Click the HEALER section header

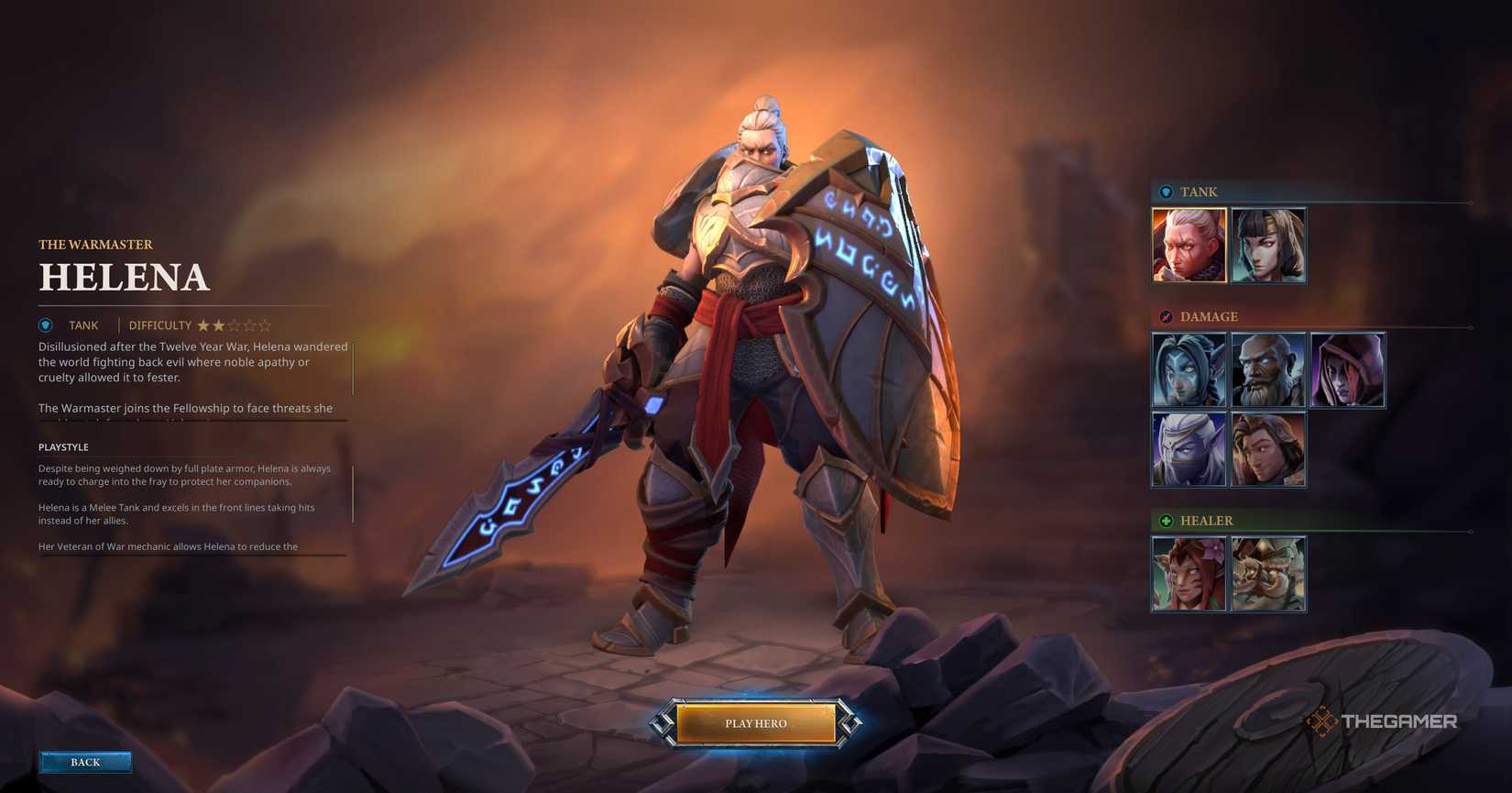[1204, 521]
